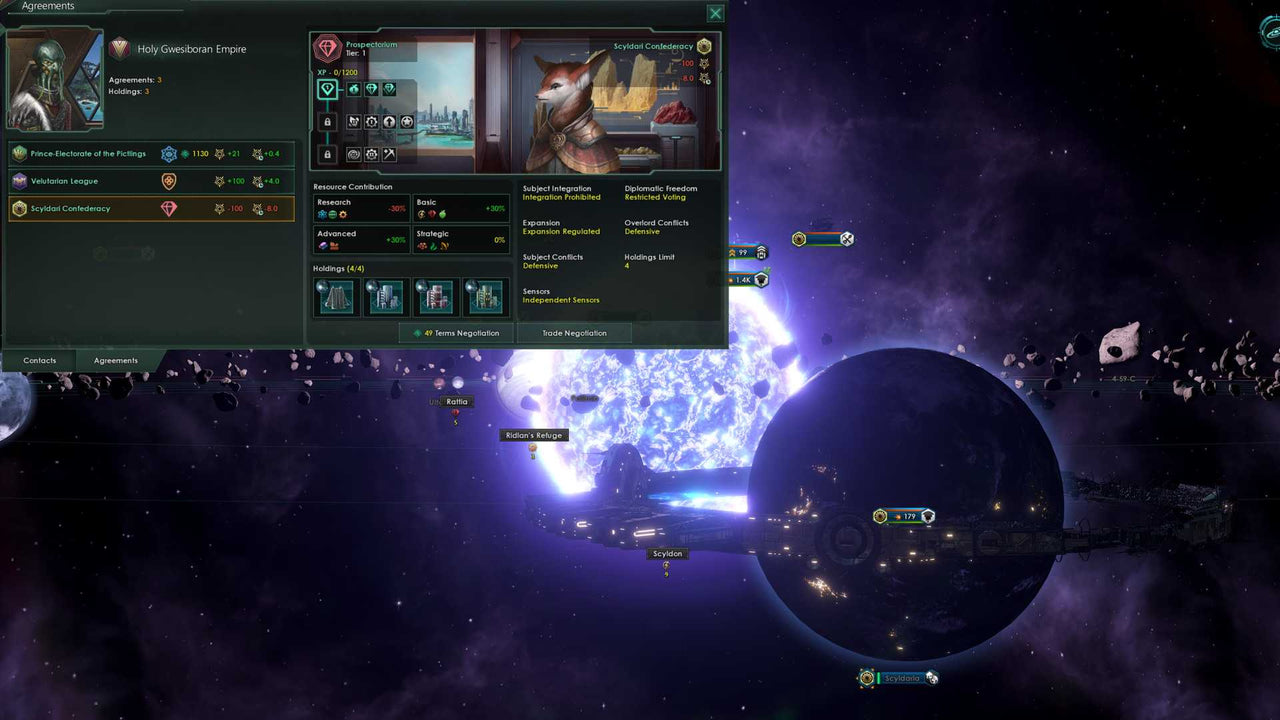Click the locked tier two node
Screen dimensions: 1280x720
pos(327,121)
